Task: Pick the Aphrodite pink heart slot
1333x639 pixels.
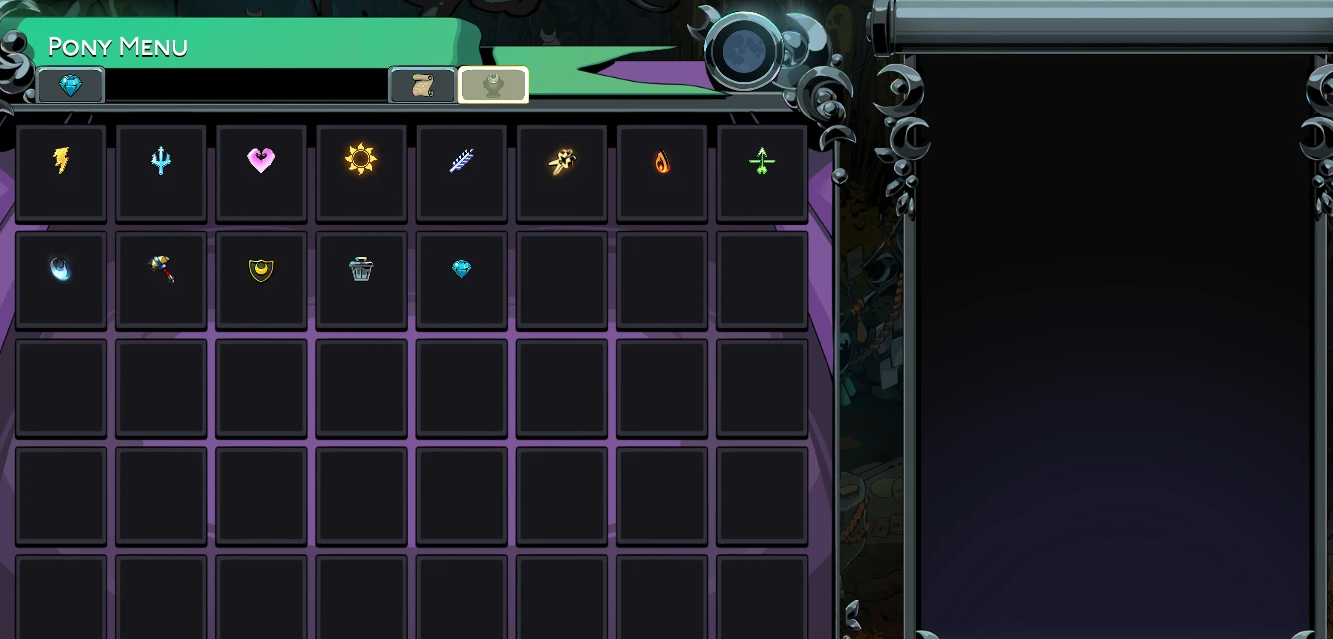Action: [261, 160]
